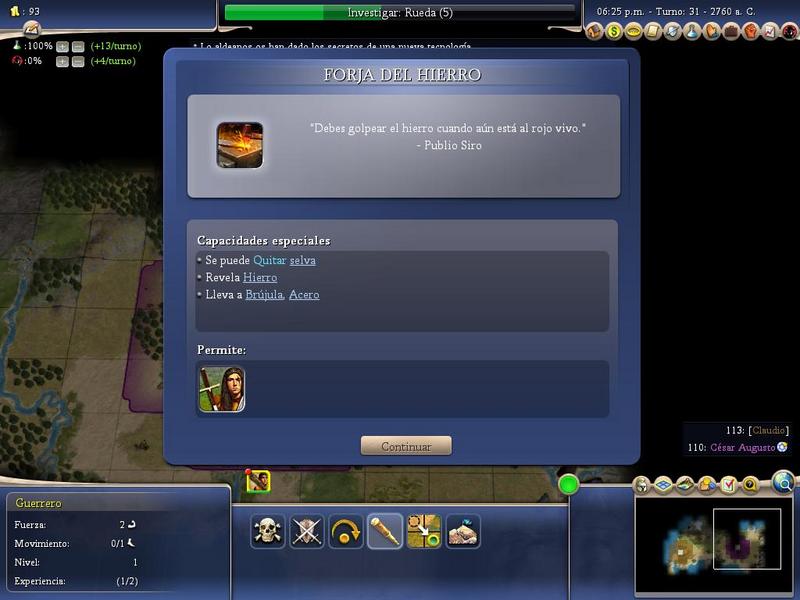Open the Hierro resource link
This screenshot has height=600, width=800.
[260, 277]
